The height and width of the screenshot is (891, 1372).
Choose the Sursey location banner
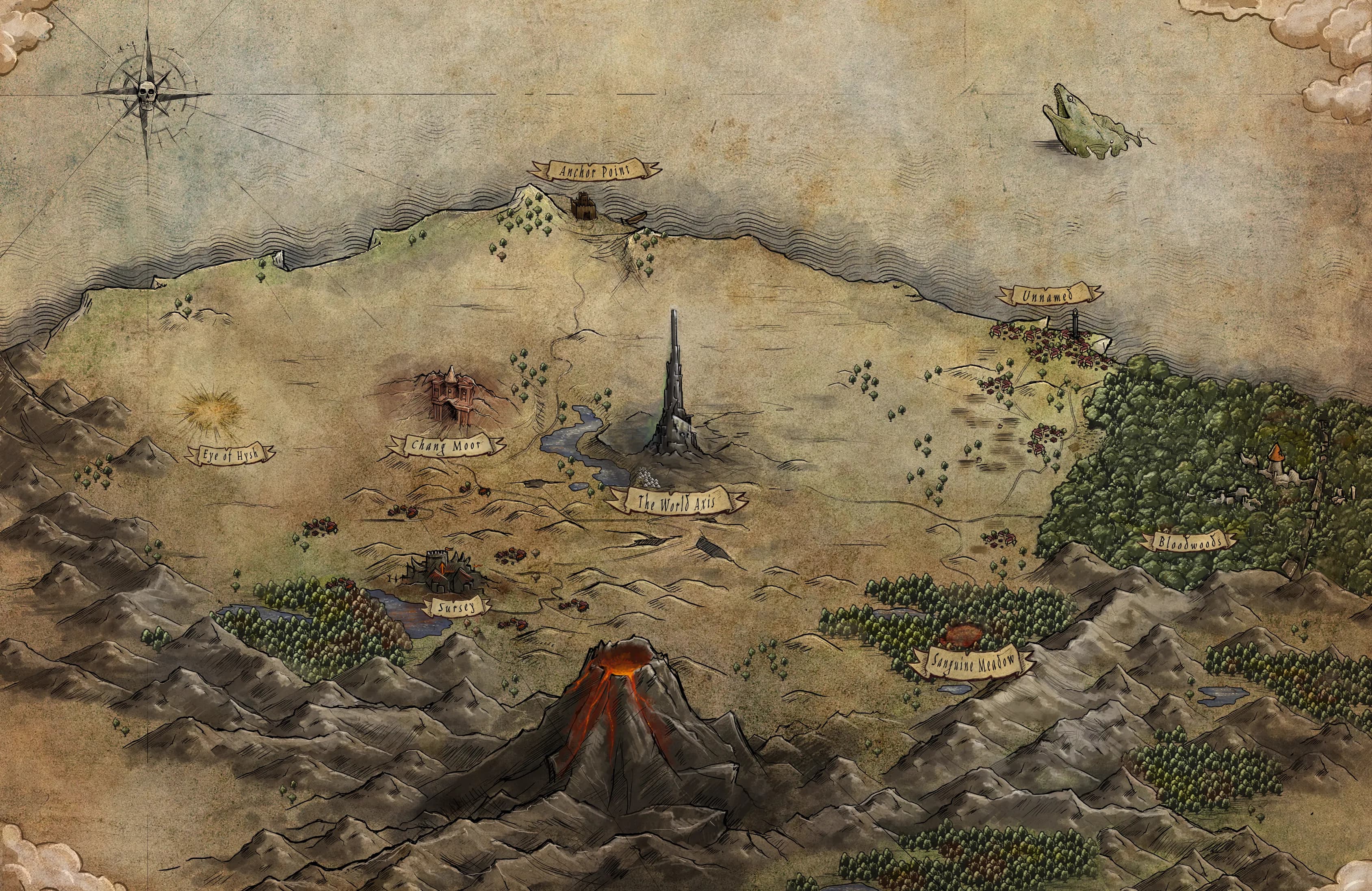pos(456,607)
